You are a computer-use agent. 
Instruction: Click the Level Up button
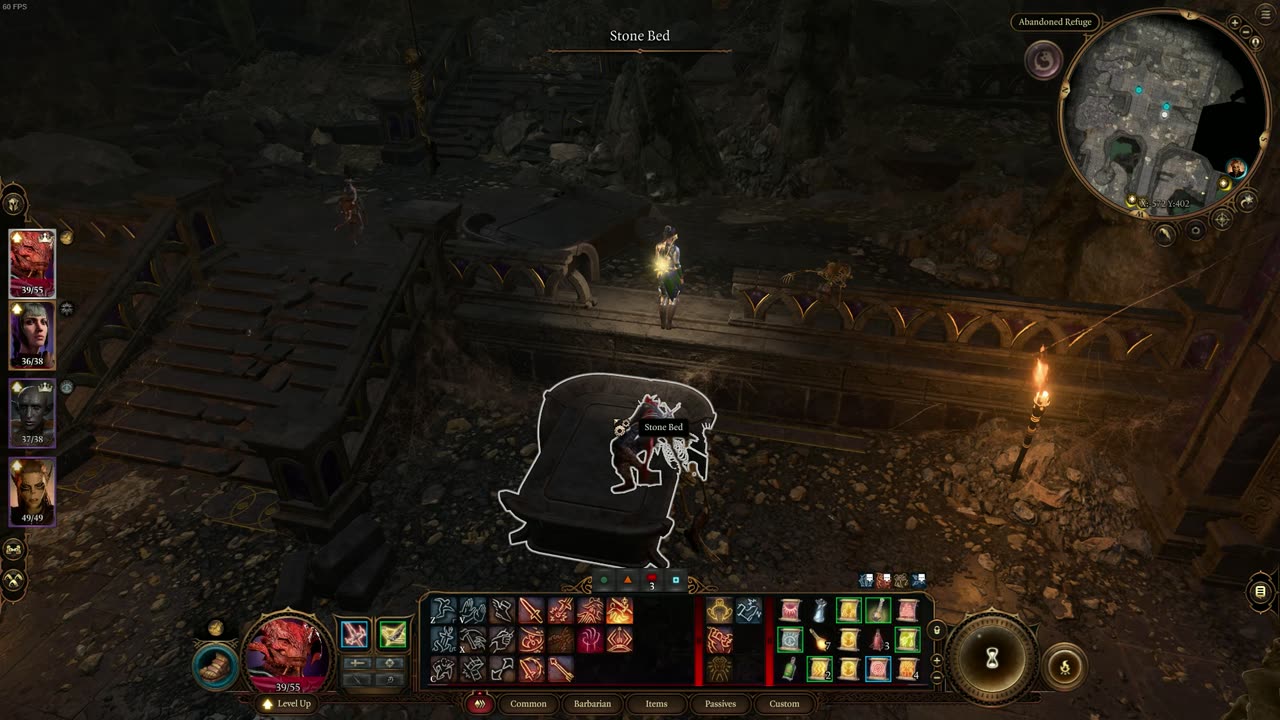[x=287, y=704]
